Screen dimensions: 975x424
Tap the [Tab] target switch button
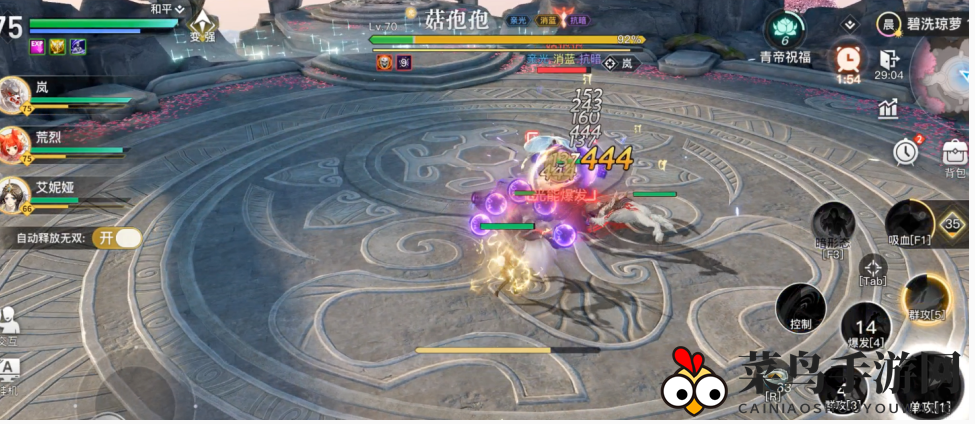tap(873, 270)
